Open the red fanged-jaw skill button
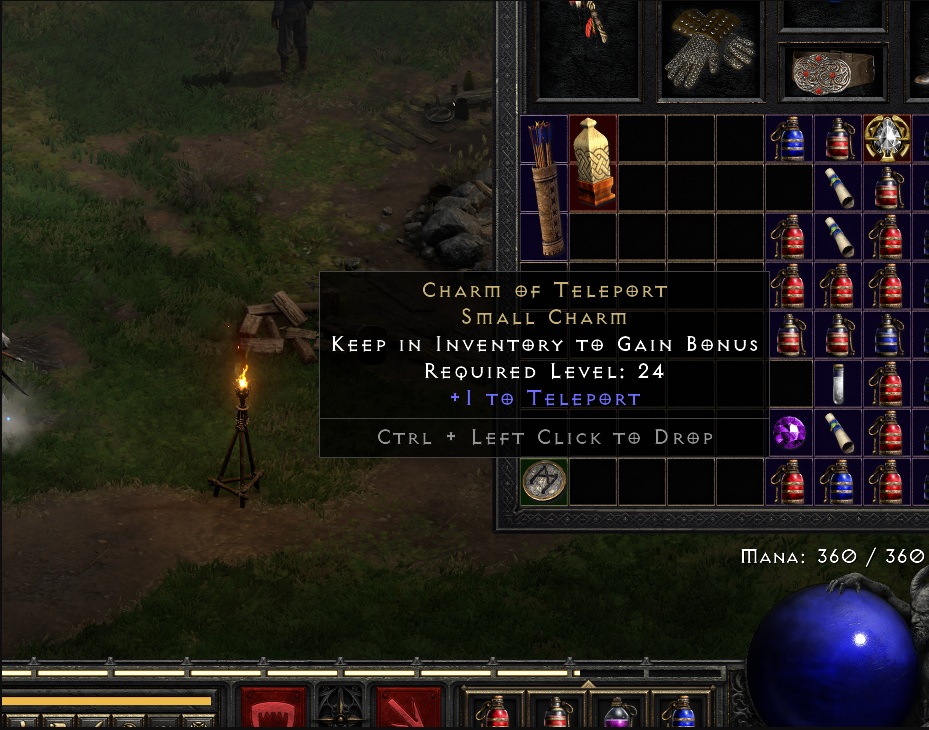Image resolution: width=929 pixels, height=730 pixels. pos(273,708)
